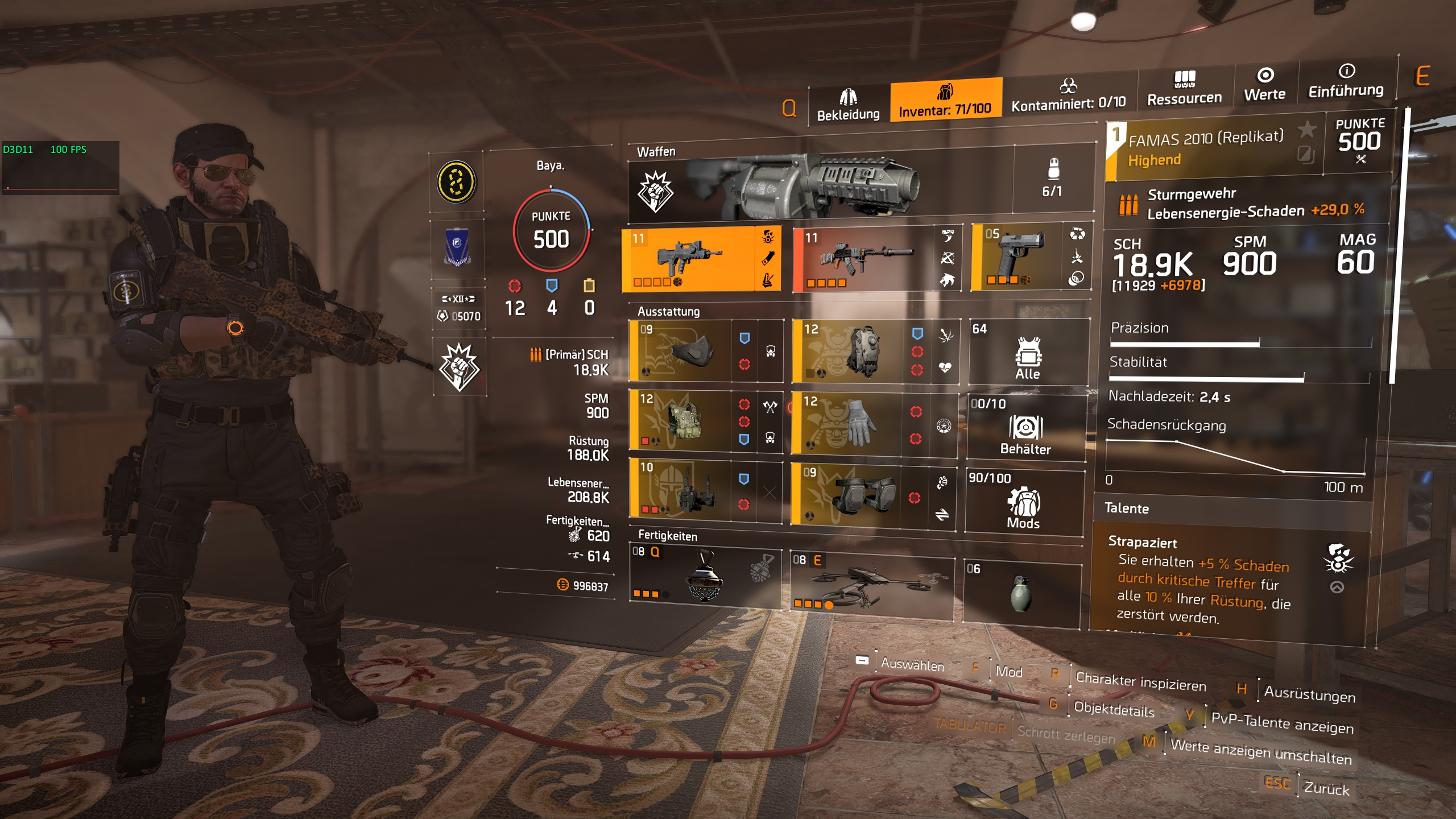Open the Inventar tab
This screenshot has height=819, width=1456.
pos(945,100)
